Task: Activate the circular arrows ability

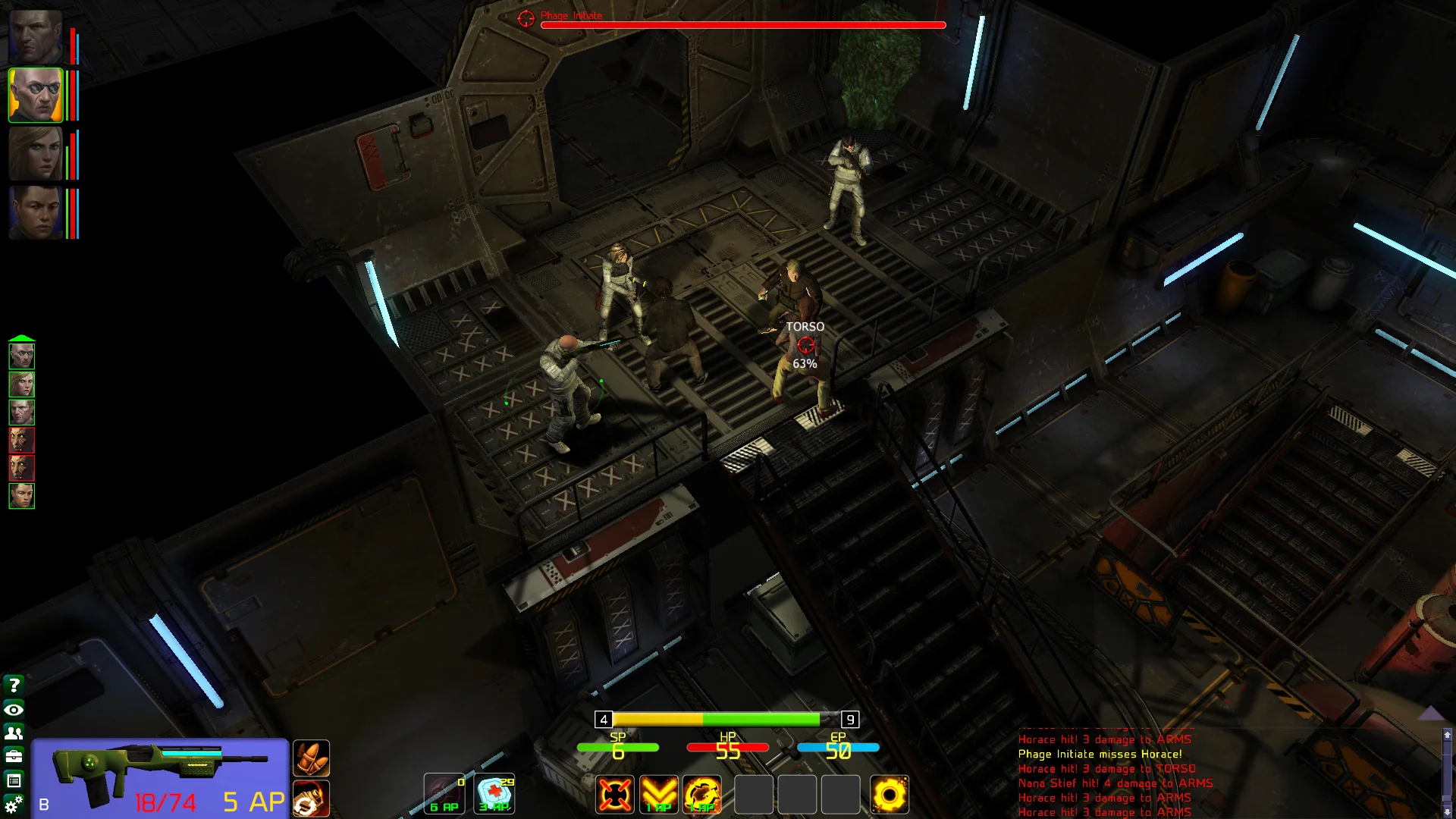Action: pyautogui.click(x=702, y=795)
